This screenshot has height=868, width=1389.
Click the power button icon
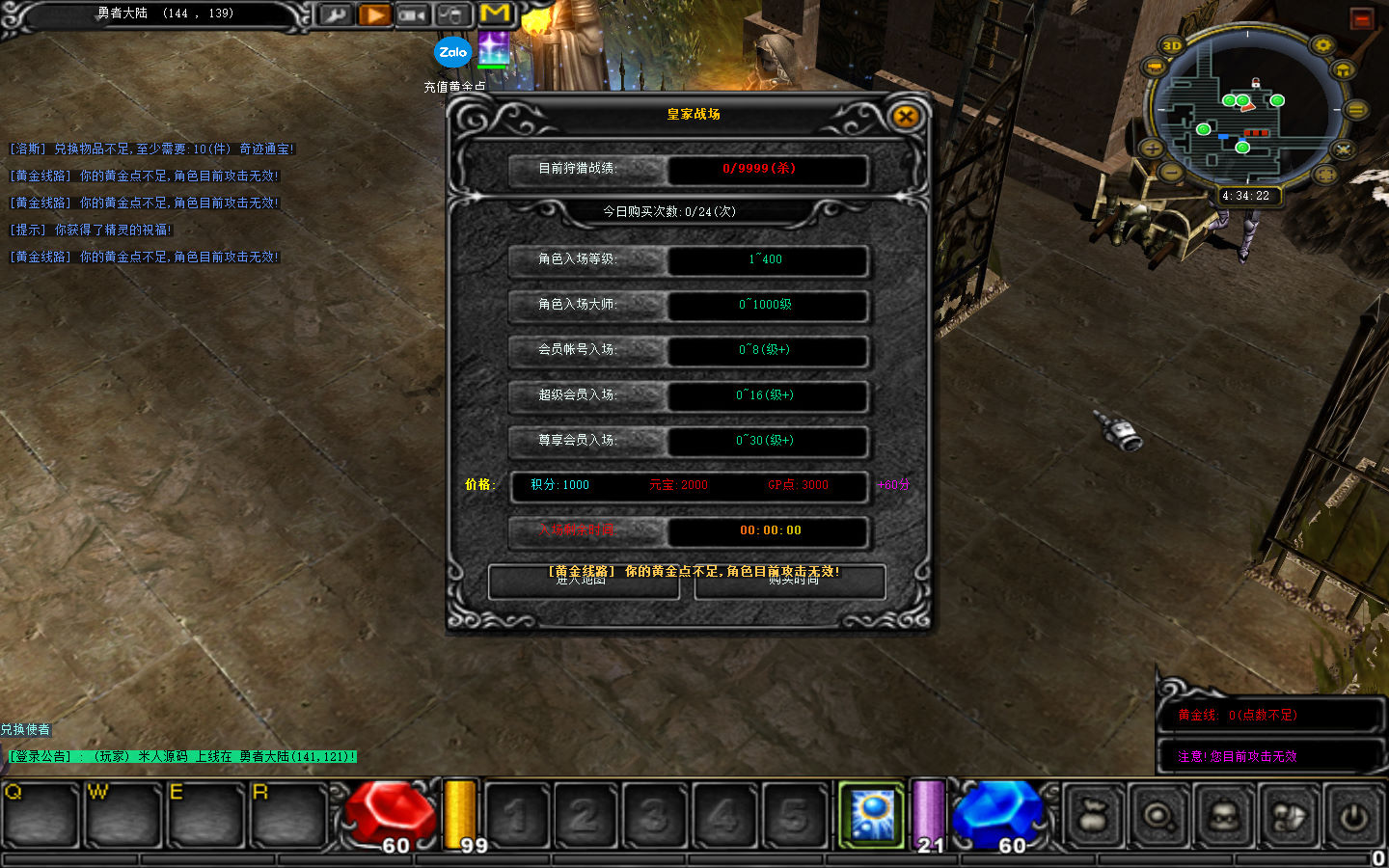[1353, 816]
